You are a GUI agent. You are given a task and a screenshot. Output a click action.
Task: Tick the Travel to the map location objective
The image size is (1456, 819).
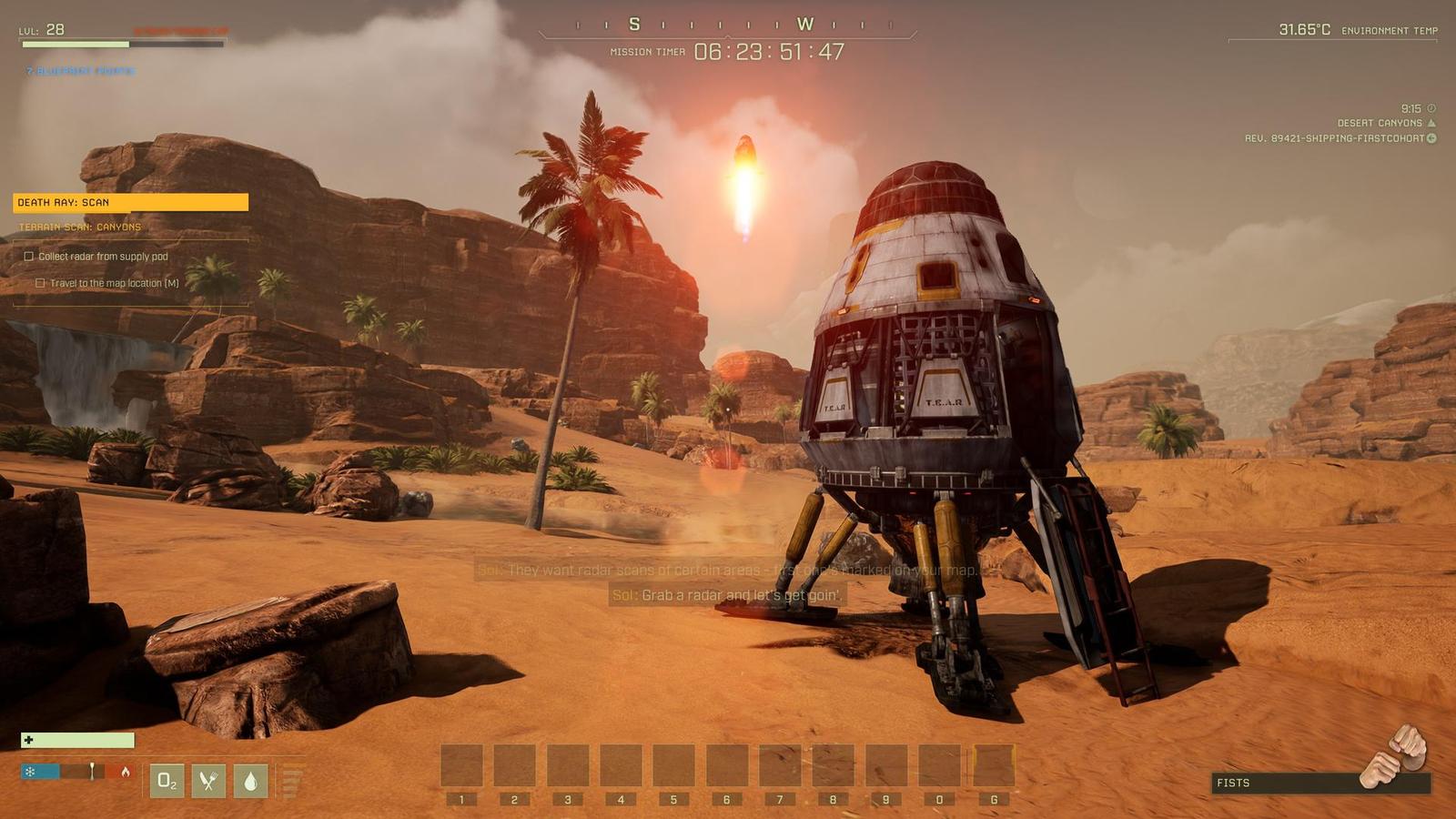click(x=40, y=283)
